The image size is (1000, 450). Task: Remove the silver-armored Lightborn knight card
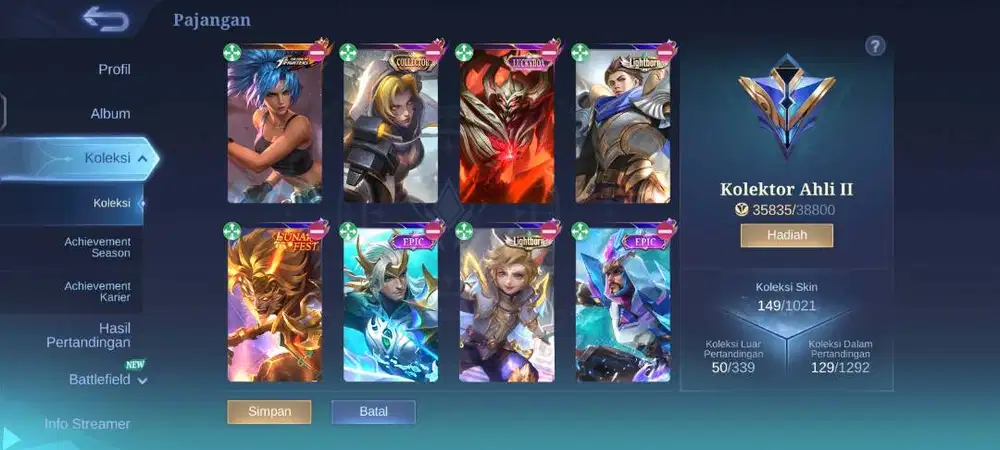click(x=665, y=51)
